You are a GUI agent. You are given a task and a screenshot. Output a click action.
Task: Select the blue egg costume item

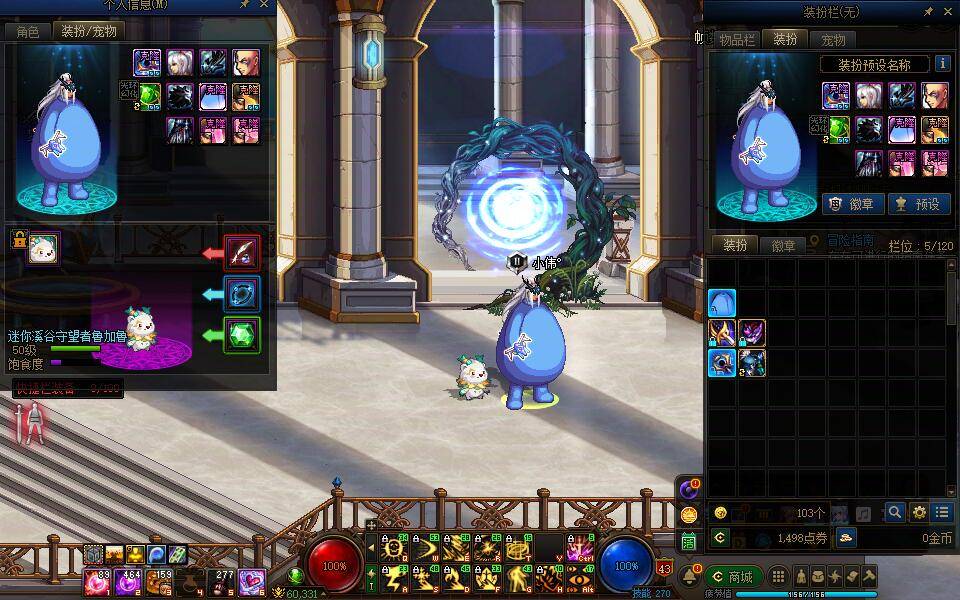click(x=722, y=303)
